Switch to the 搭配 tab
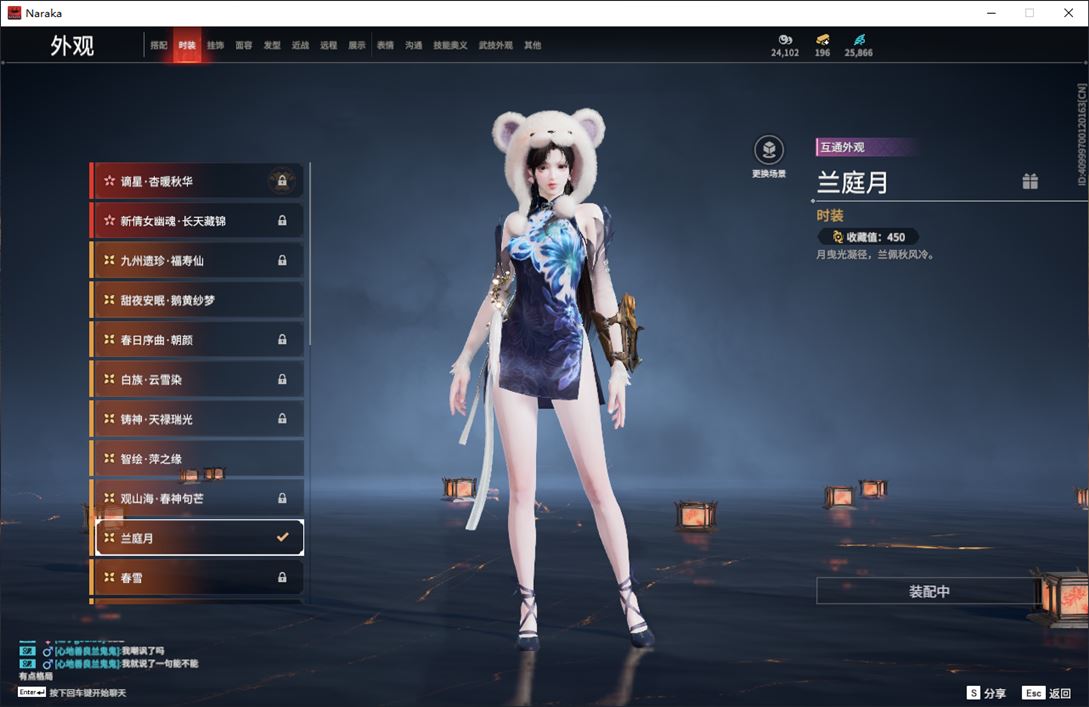 pyautogui.click(x=159, y=46)
